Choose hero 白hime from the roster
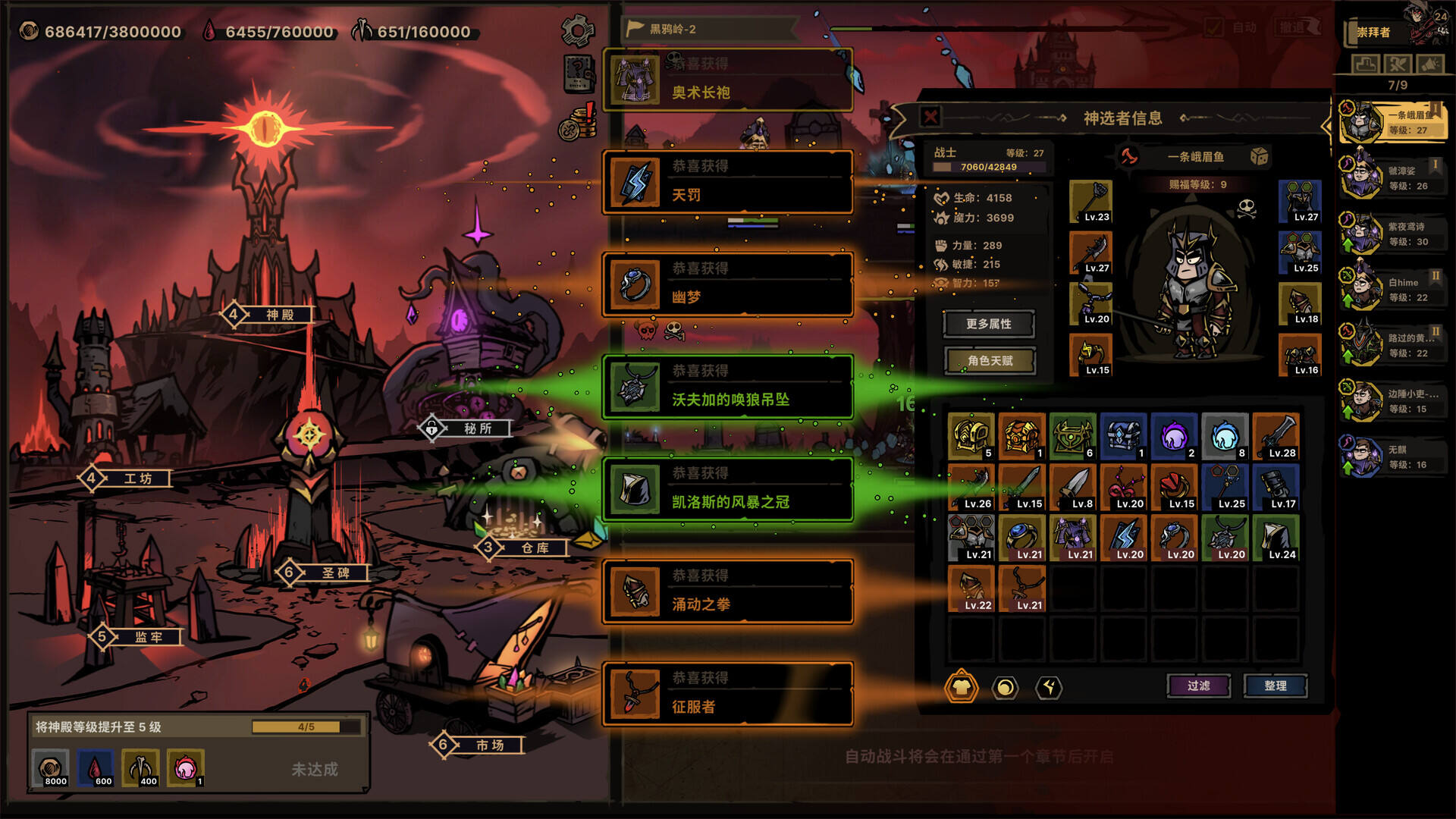This screenshot has height=819, width=1456. 1392,290
